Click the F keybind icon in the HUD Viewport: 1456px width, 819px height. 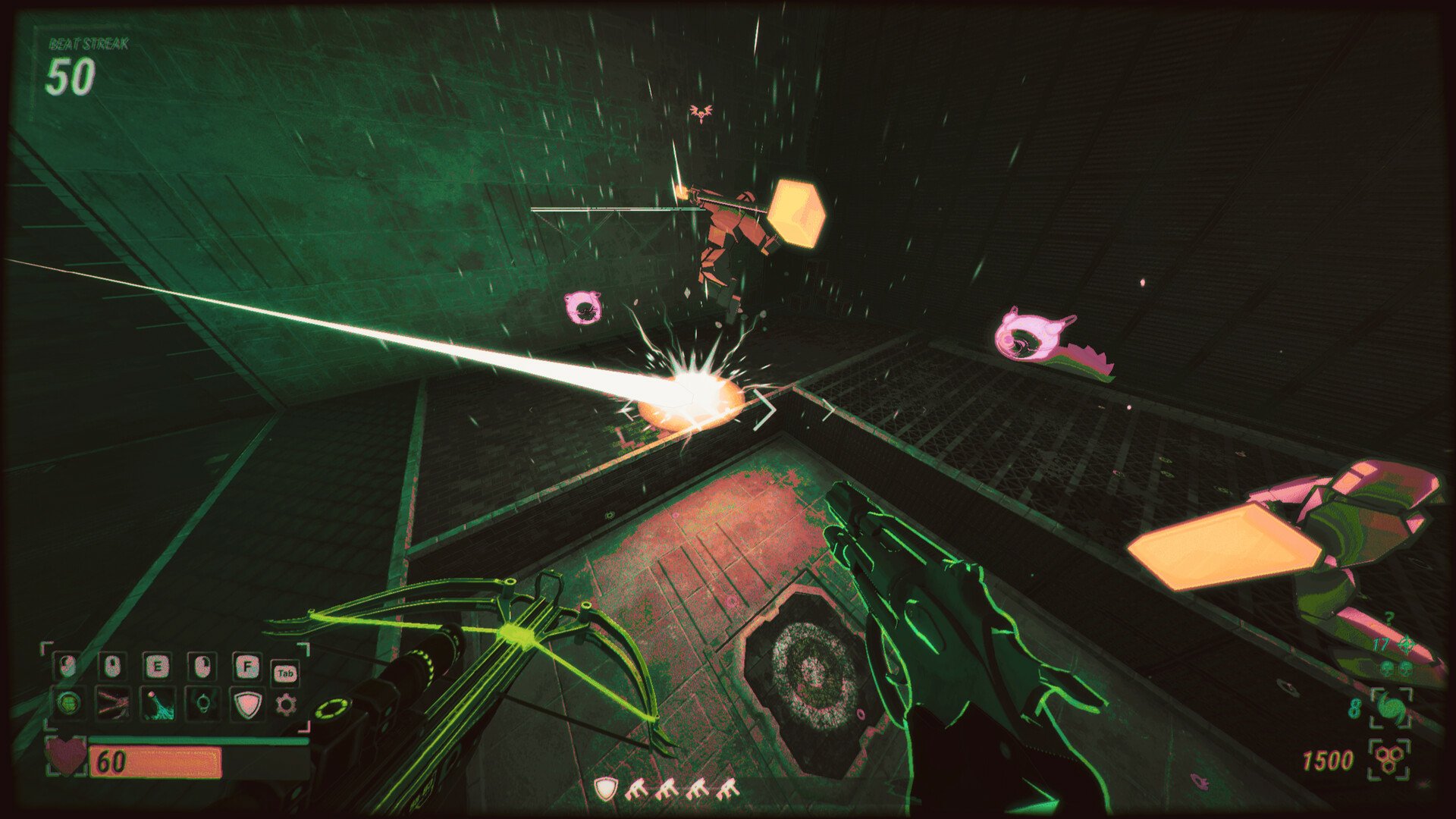point(247,667)
